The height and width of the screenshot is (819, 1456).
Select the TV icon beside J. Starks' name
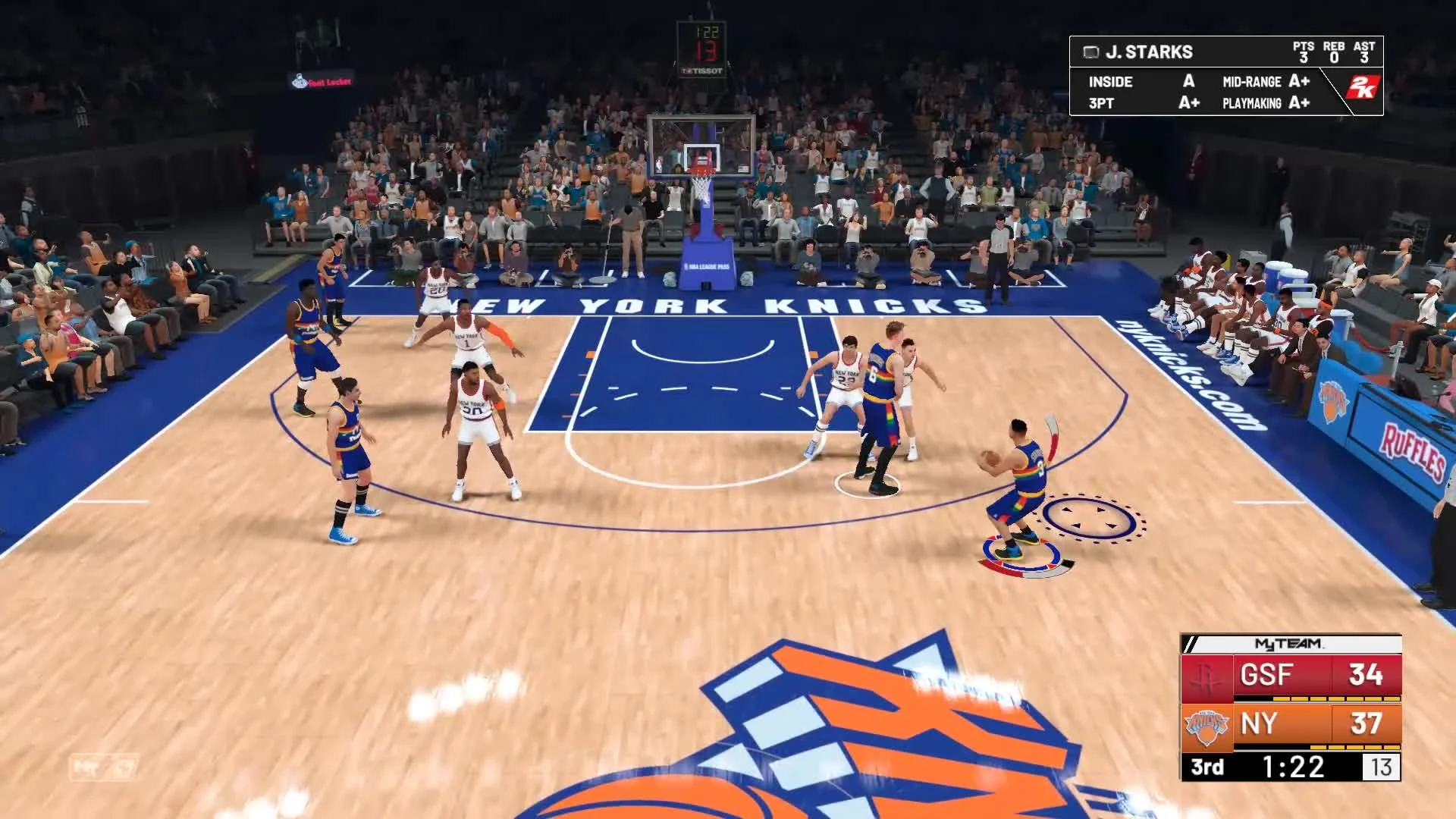(1091, 52)
